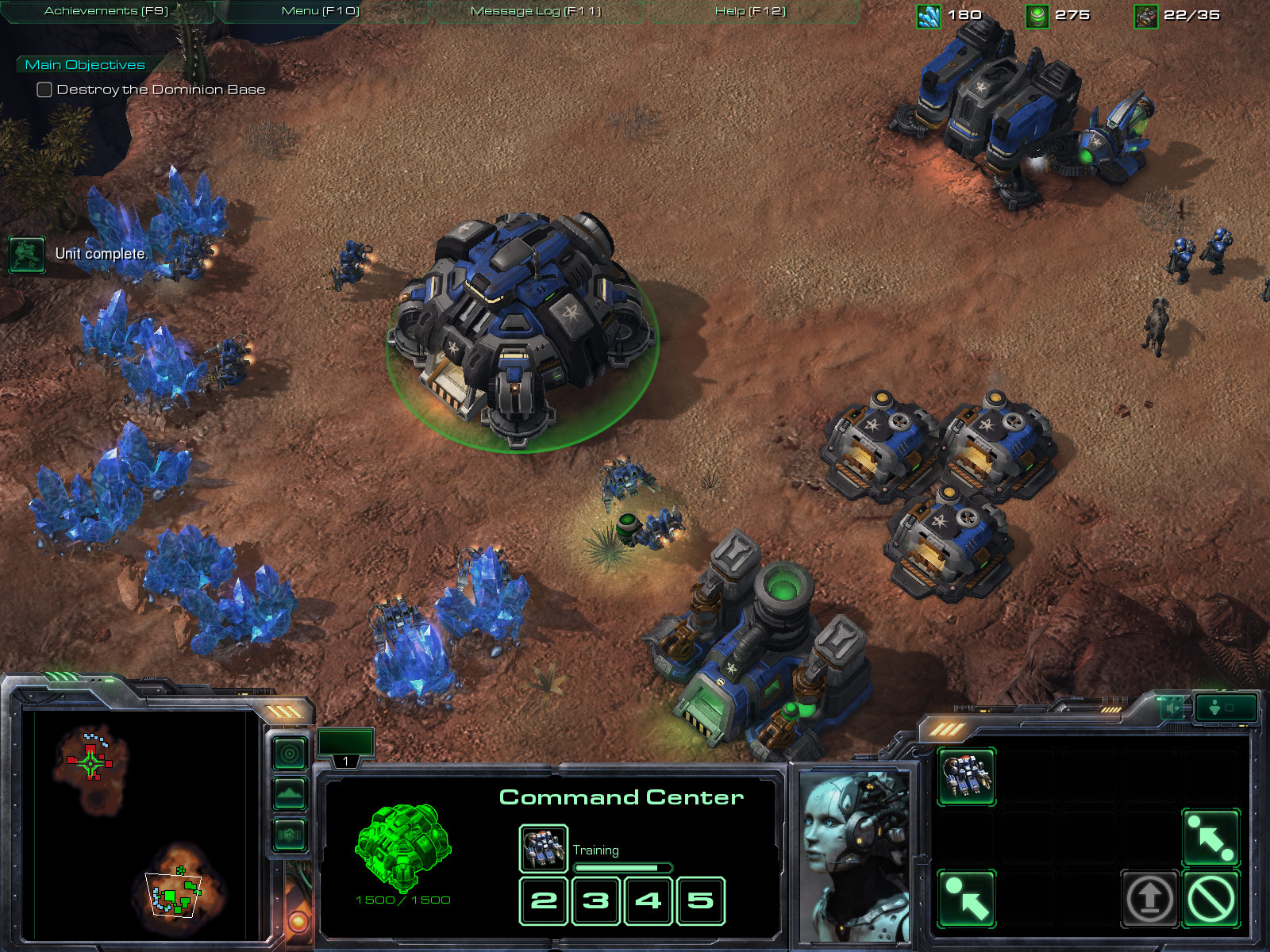Screen dimensions: 1270x952
Task: Click the minimap to move the camera
Action: coord(135,825)
